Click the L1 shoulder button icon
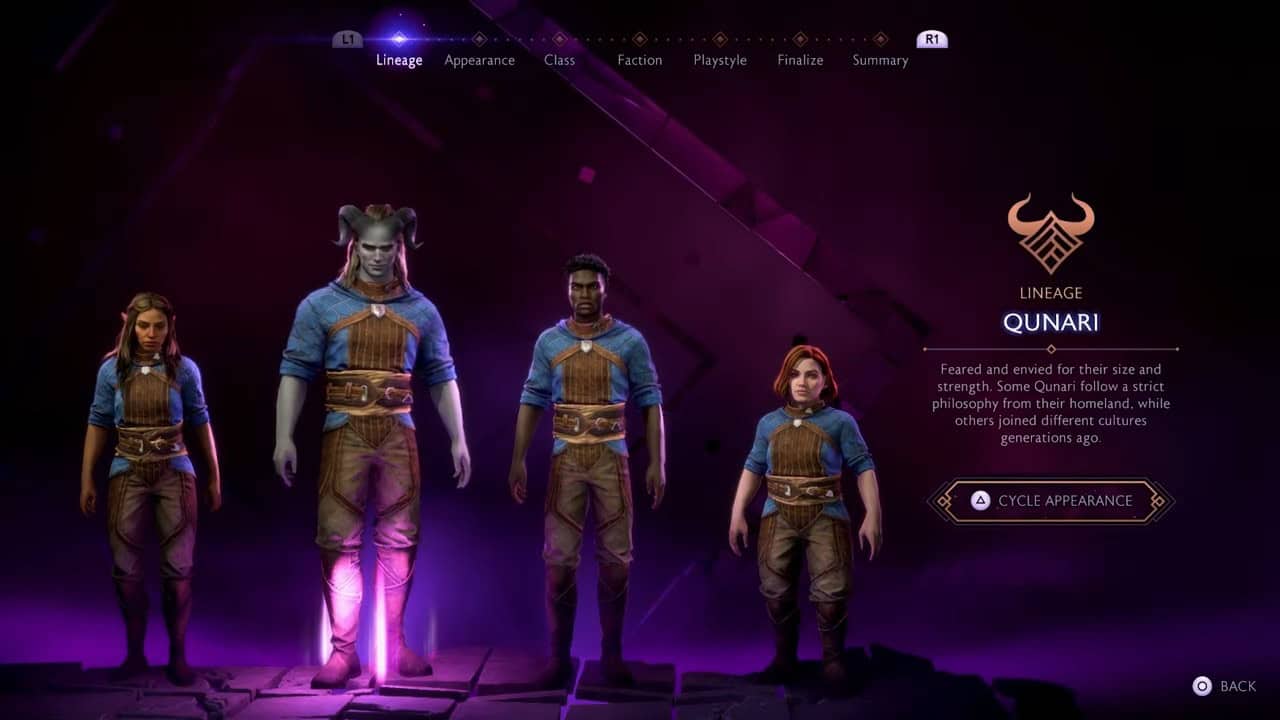Image resolution: width=1280 pixels, height=720 pixels. (347, 37)
